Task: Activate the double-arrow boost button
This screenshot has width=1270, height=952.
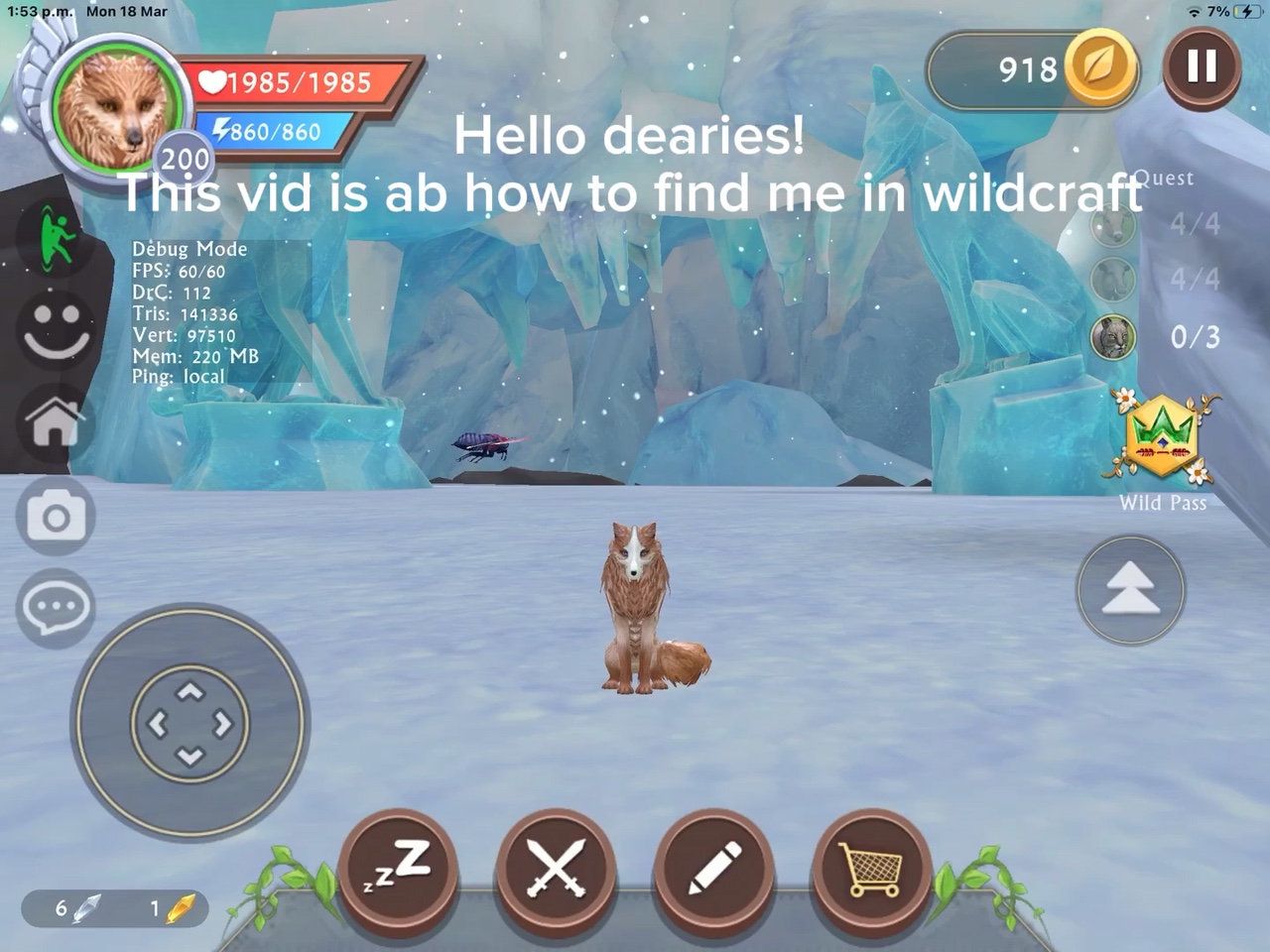Action: point(1130,589)
